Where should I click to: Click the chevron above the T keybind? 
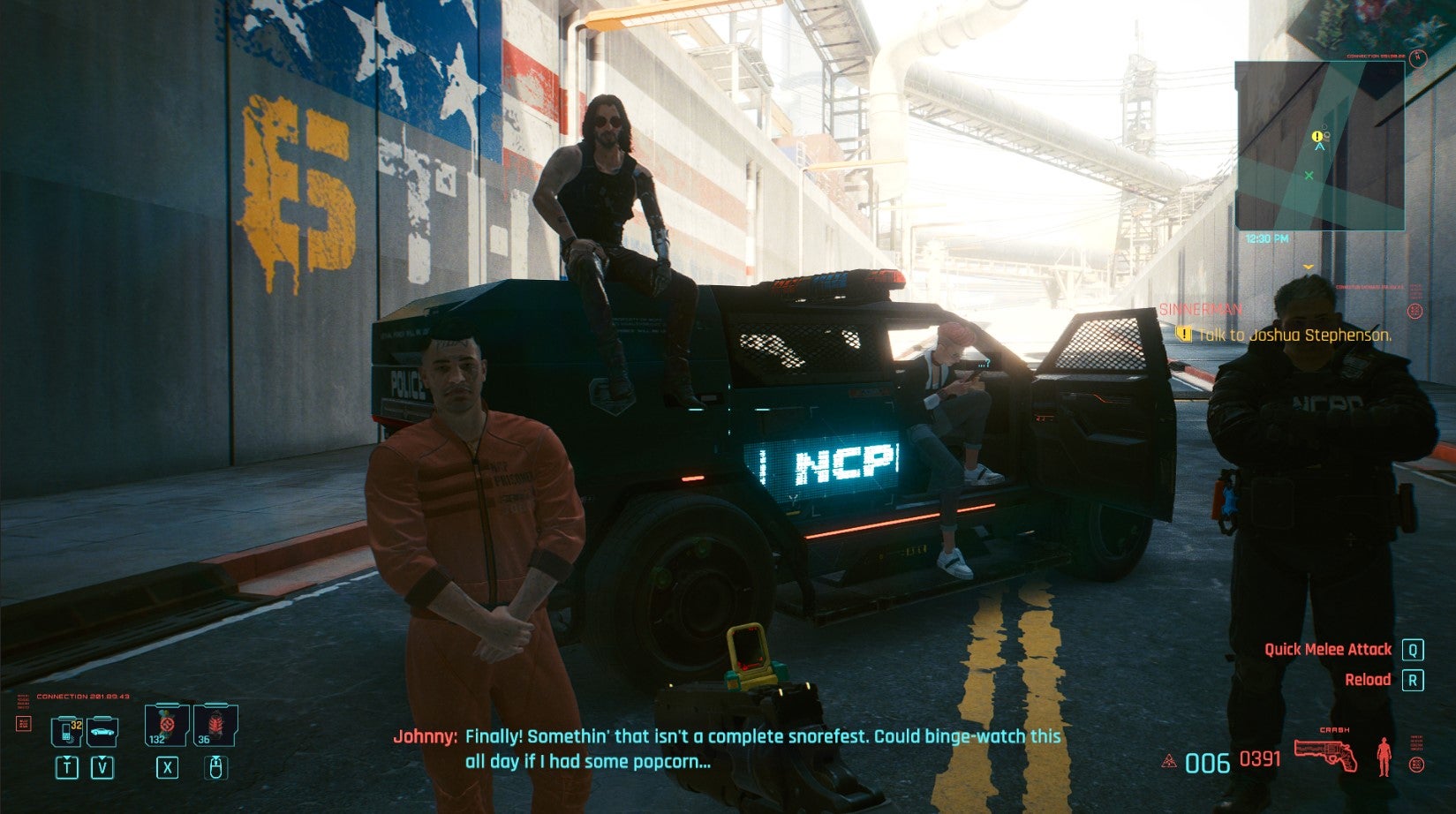pos(67,757)
